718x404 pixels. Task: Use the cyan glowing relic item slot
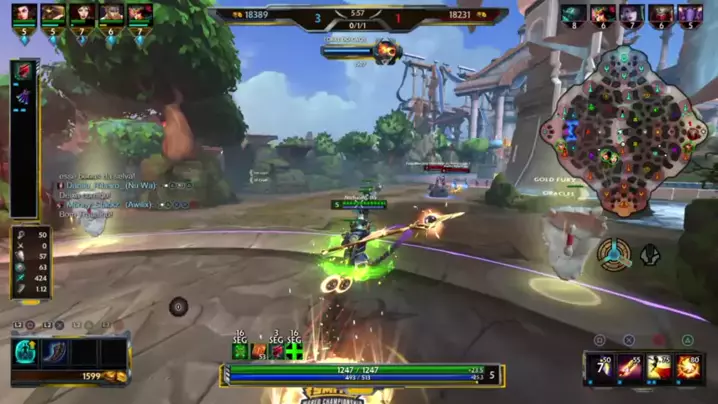click(x=27, y=352)
